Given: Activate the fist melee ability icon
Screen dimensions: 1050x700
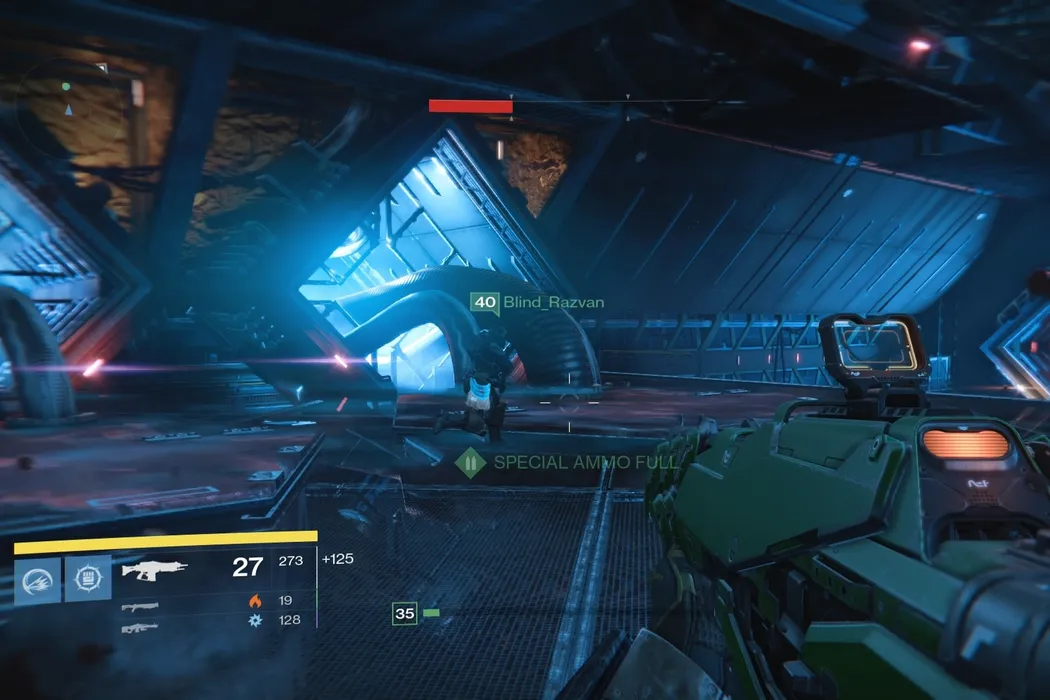Looking at the screenshot, I should coord(88,579).
